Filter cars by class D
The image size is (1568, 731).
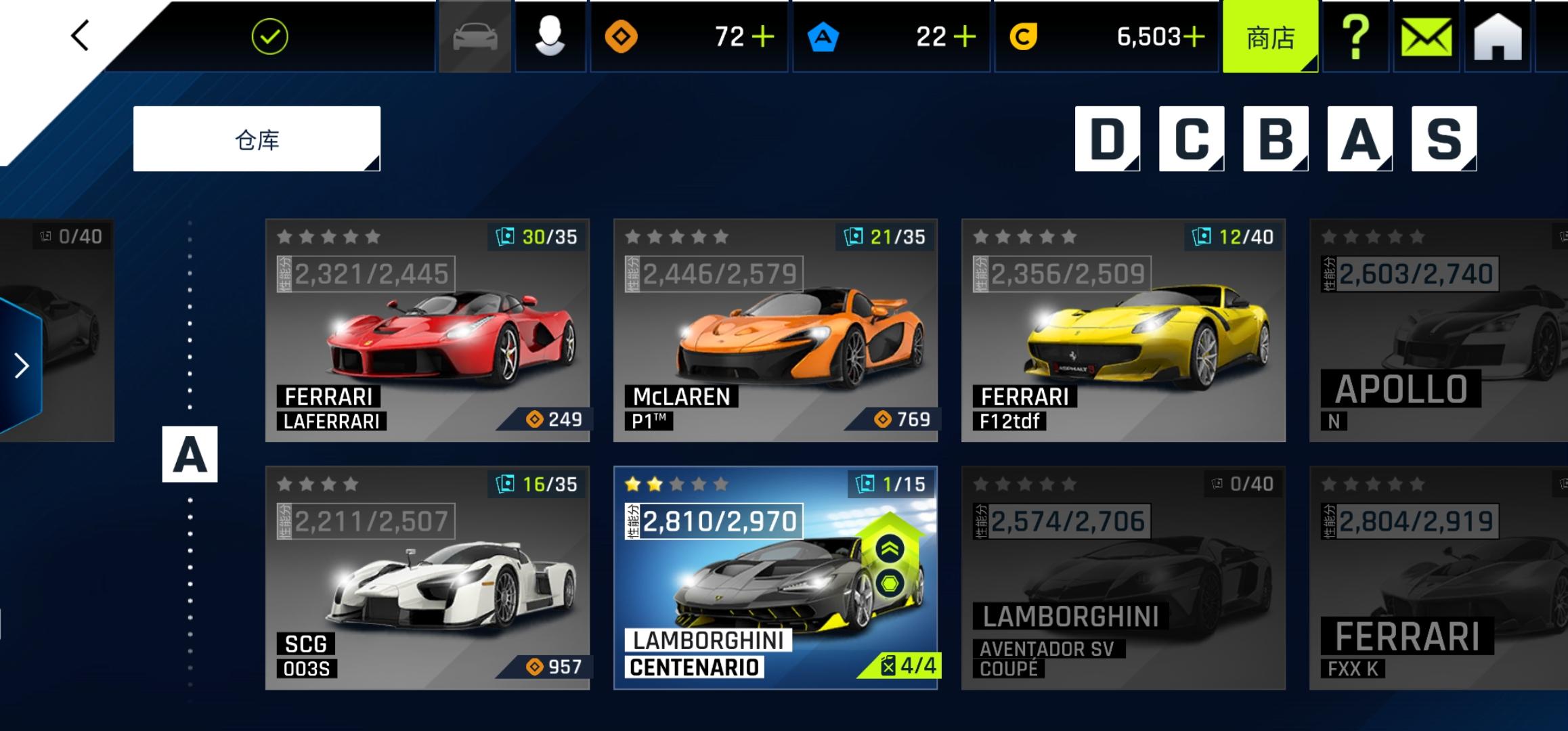tap(1107, 139)
